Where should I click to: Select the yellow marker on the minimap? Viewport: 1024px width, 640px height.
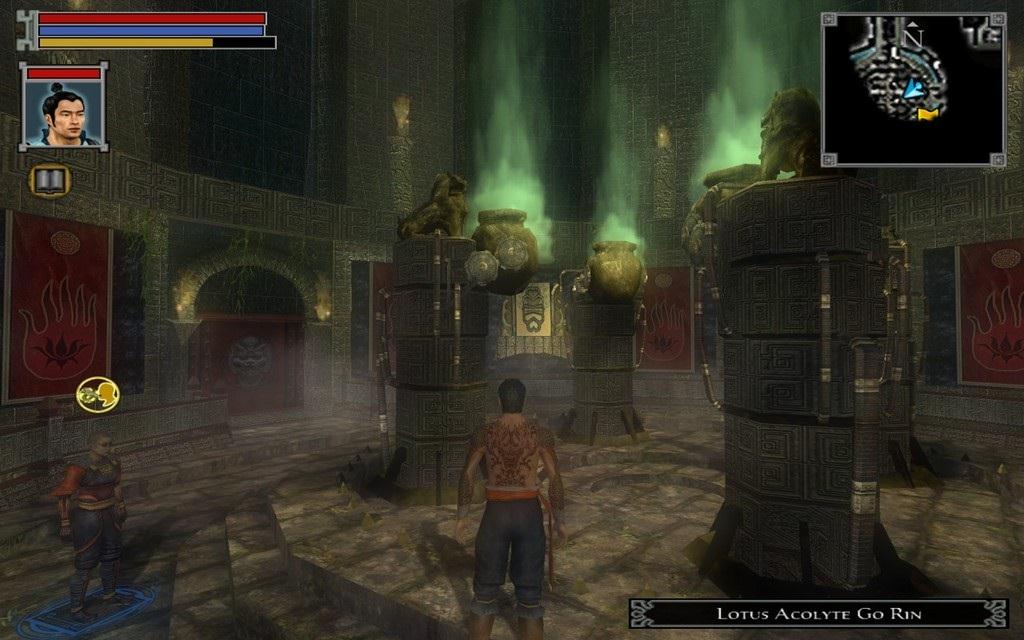click(929, 114)
